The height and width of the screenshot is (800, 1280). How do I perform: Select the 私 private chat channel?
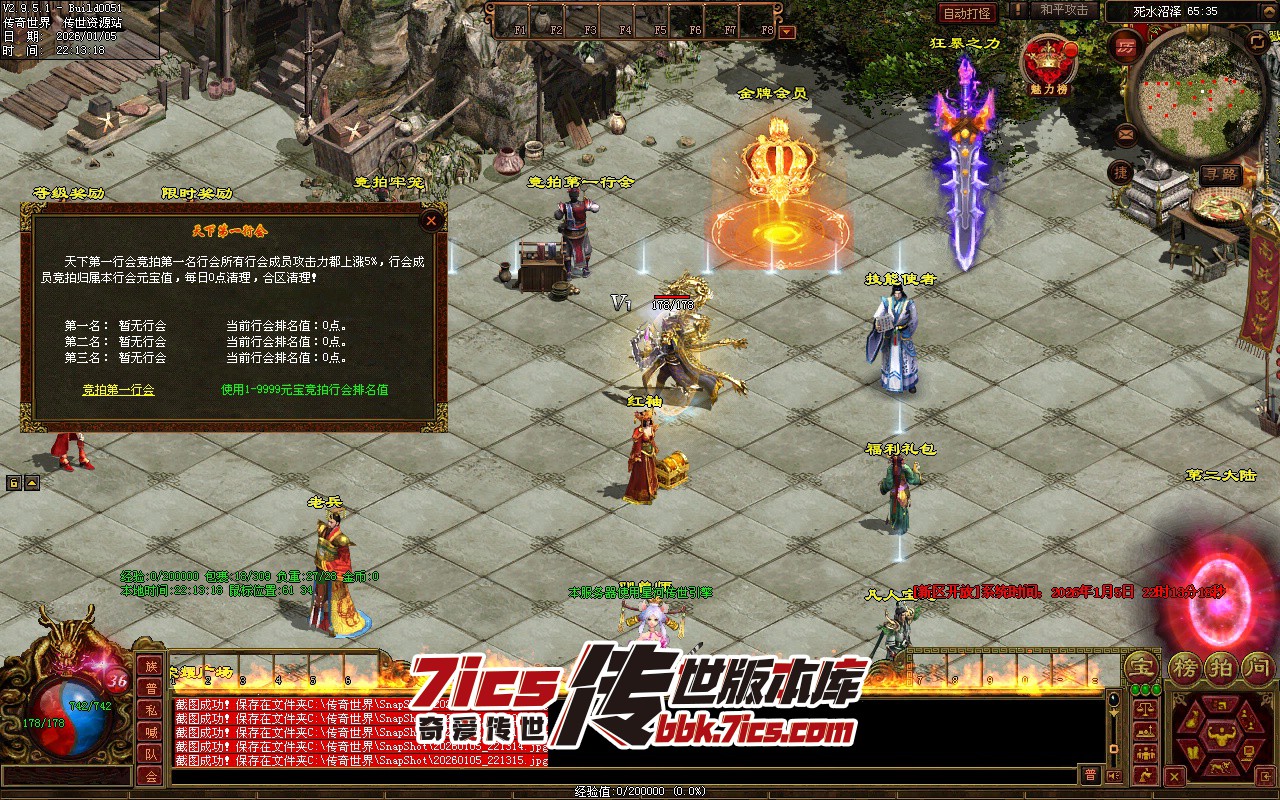coord(150,710)
